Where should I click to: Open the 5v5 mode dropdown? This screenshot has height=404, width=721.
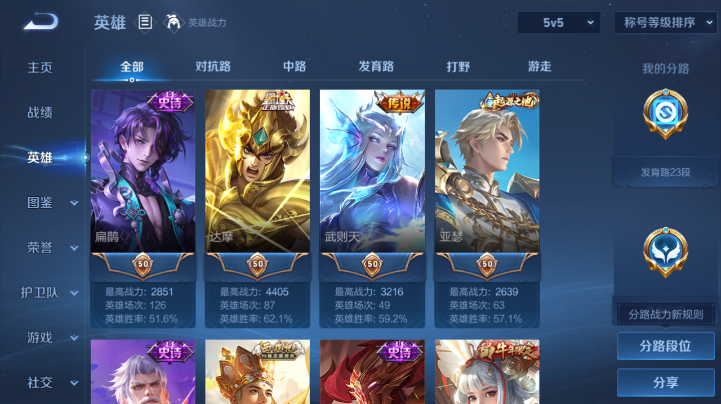pyautogui.click(x=558, y=22)
